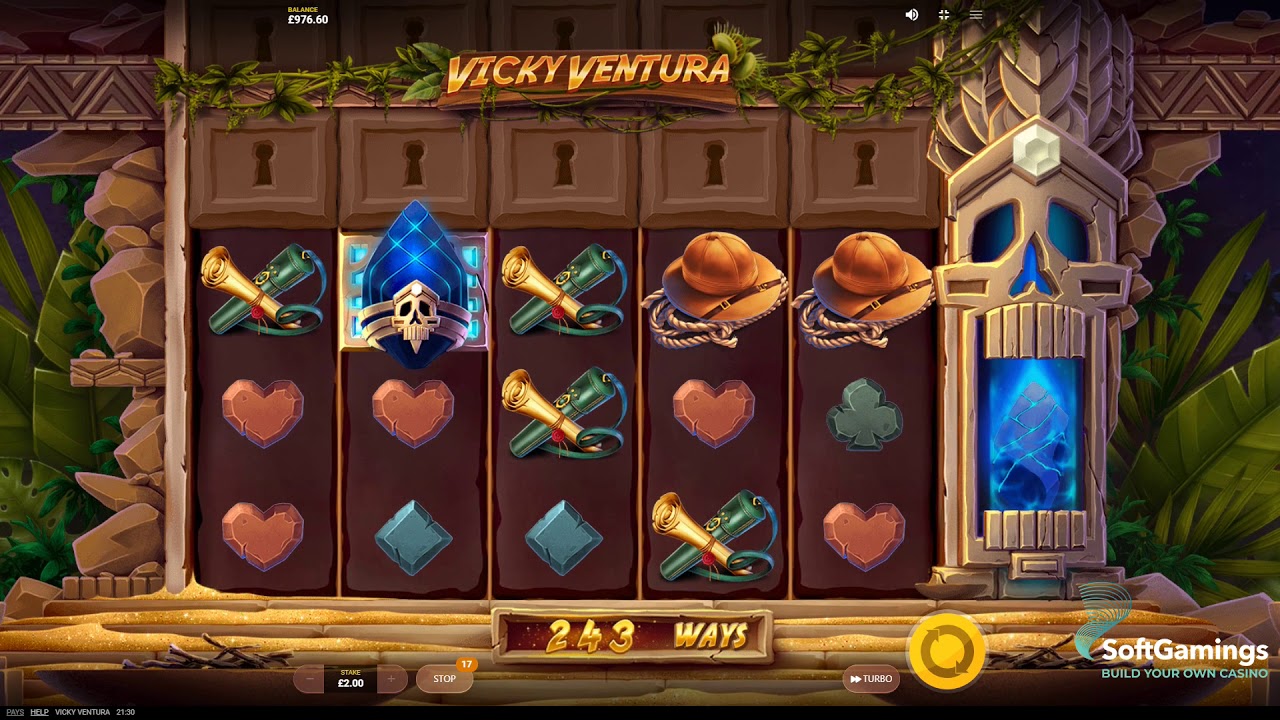Open the Help link
The width and height of the screenshot is (1280, 720).
tap(39, 712)
